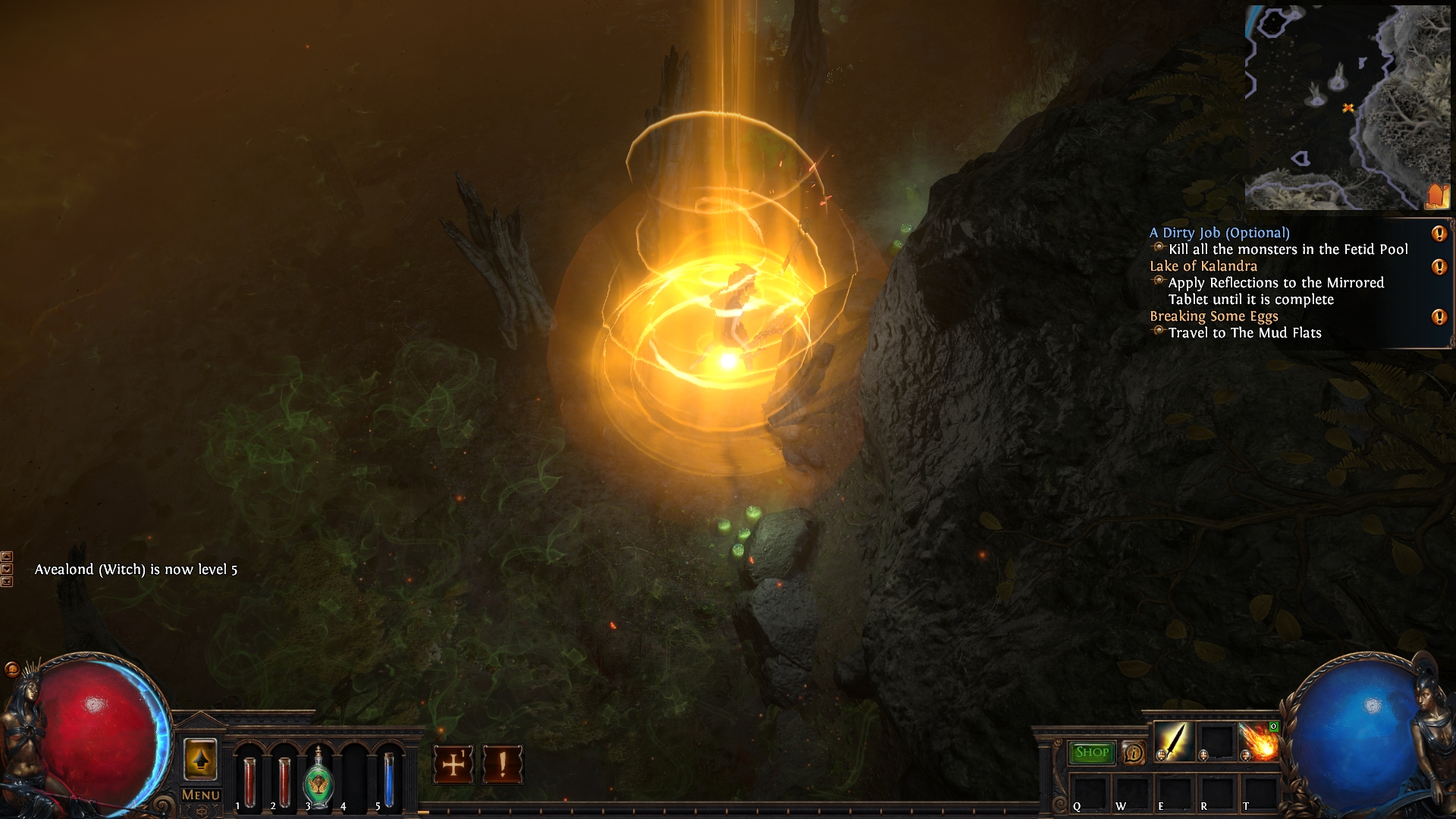Image resolution: width=1456 pixels, height=819 pixels.
Task: Click the orange info speech-bubble icon
Action: [1134, 753]
